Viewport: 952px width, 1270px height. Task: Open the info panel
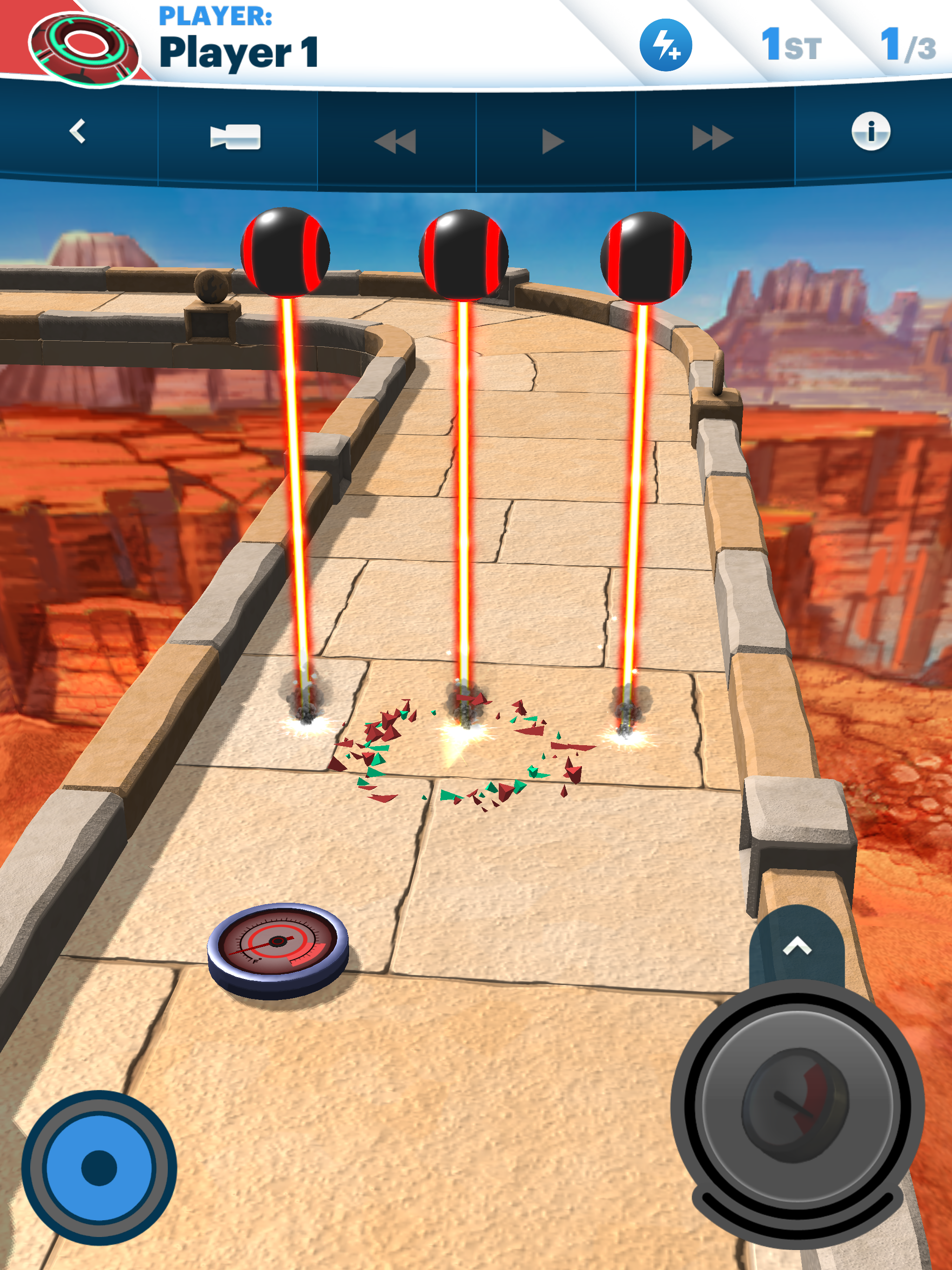click(871, 132)
